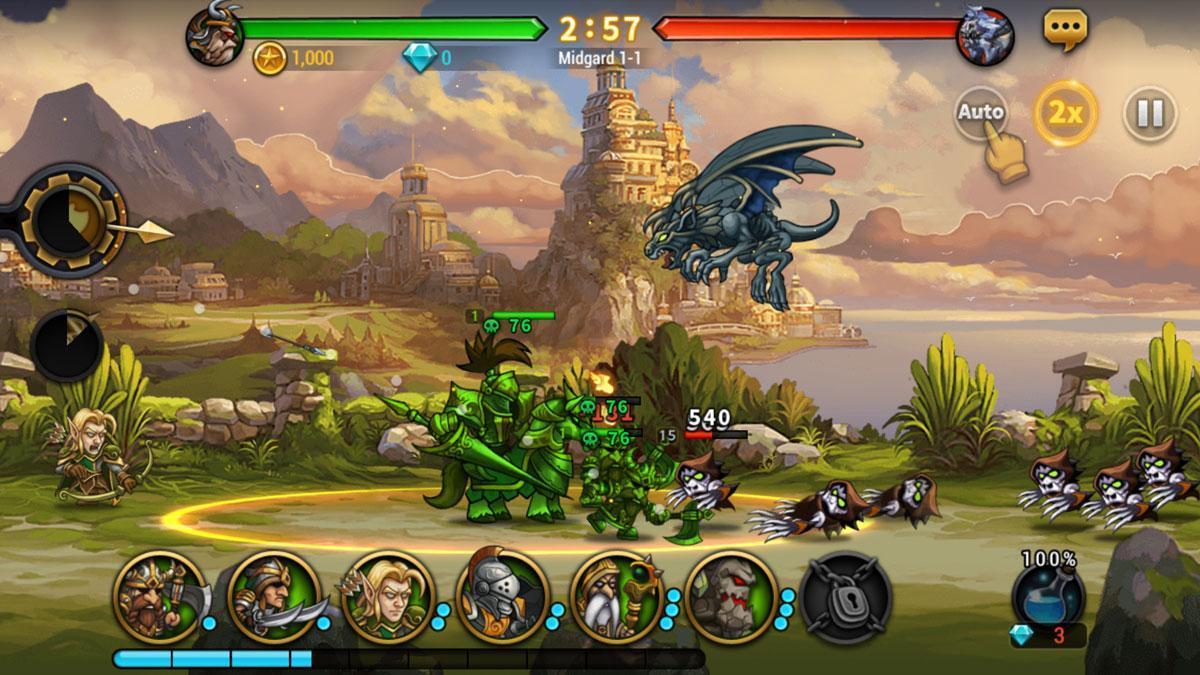Pause the battle
The width and height of the screenshot is (1200, 675).
coord(1149,113)
